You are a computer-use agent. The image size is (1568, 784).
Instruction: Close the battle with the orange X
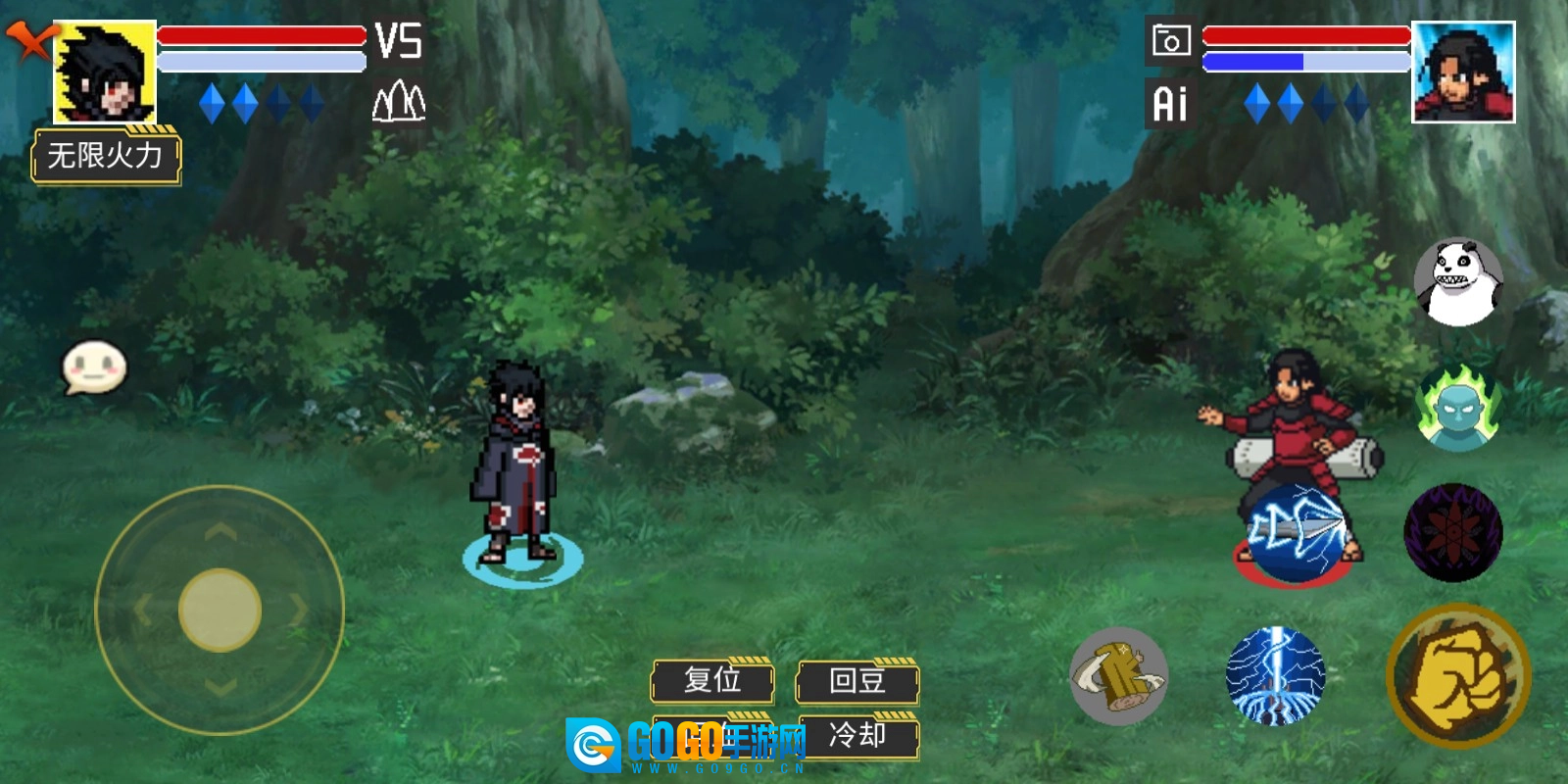[x=29, y=41]
